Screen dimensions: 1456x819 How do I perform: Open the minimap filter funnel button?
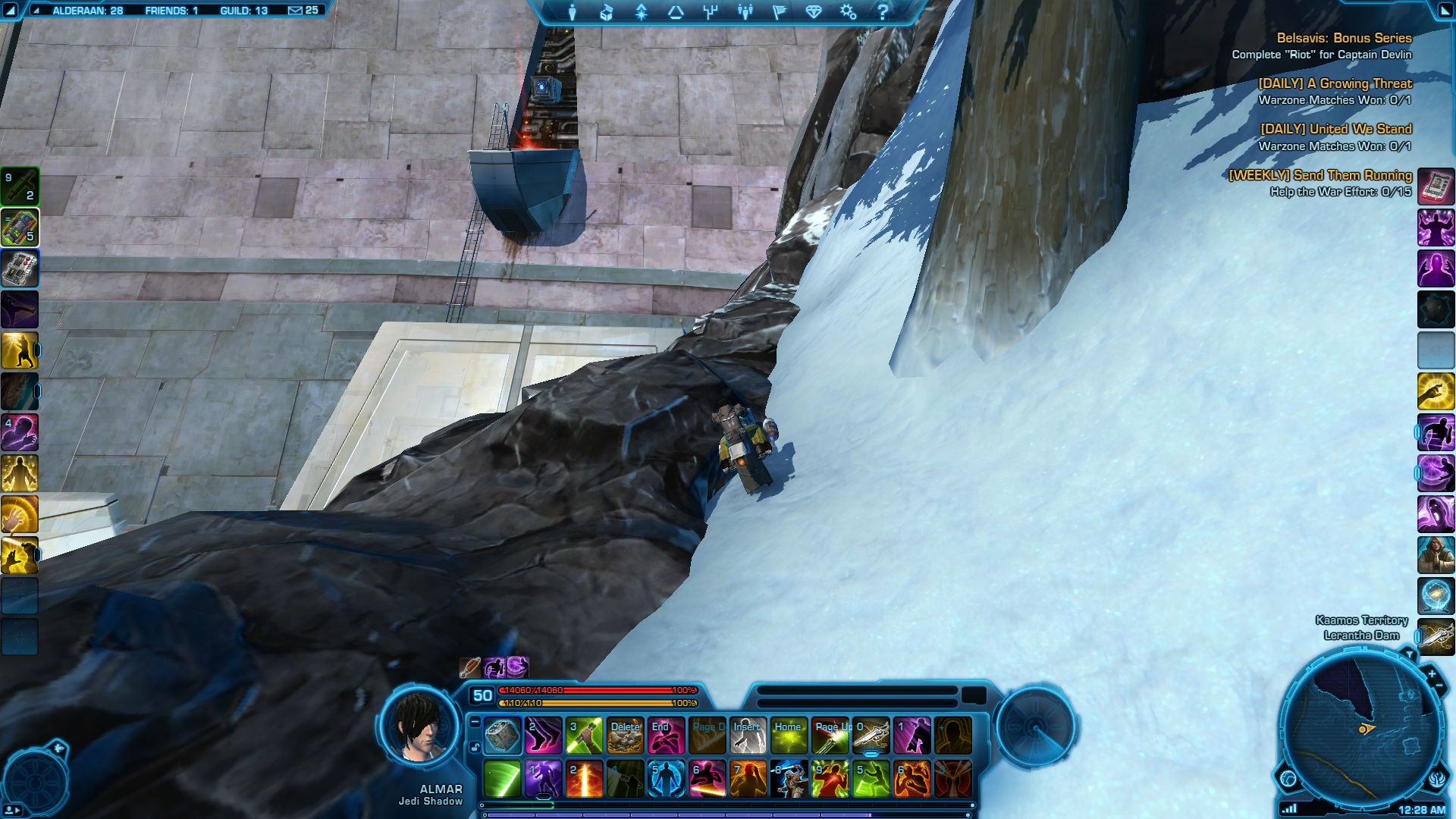[1409, 654]
